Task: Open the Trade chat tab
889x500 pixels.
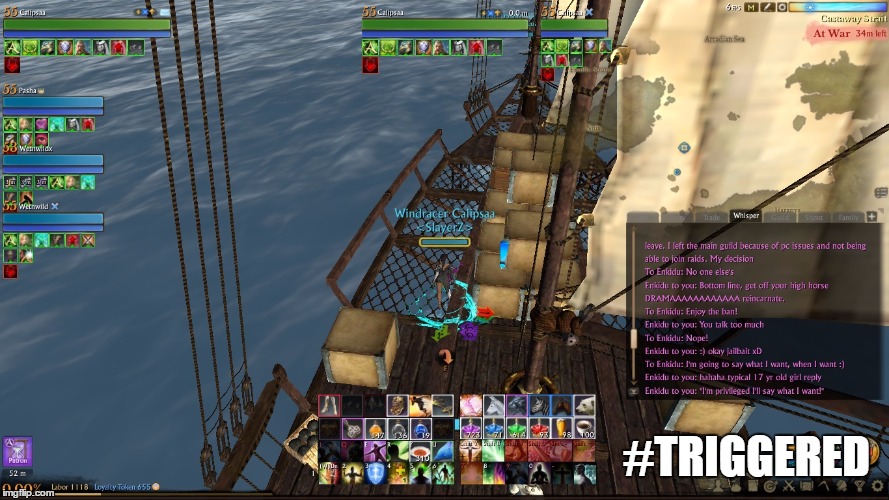Action: coord(712,216)
